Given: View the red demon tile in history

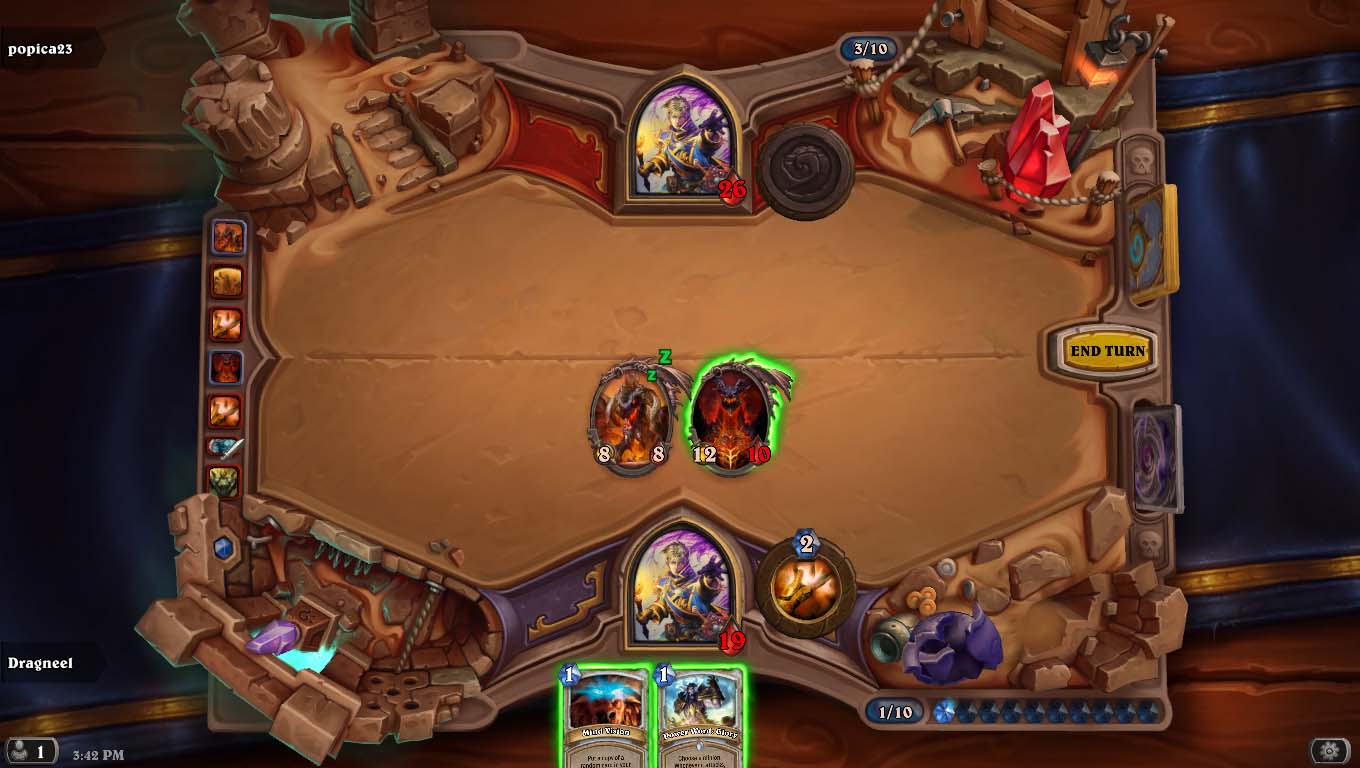Looking at the screenshot, I should click(227, 367).
